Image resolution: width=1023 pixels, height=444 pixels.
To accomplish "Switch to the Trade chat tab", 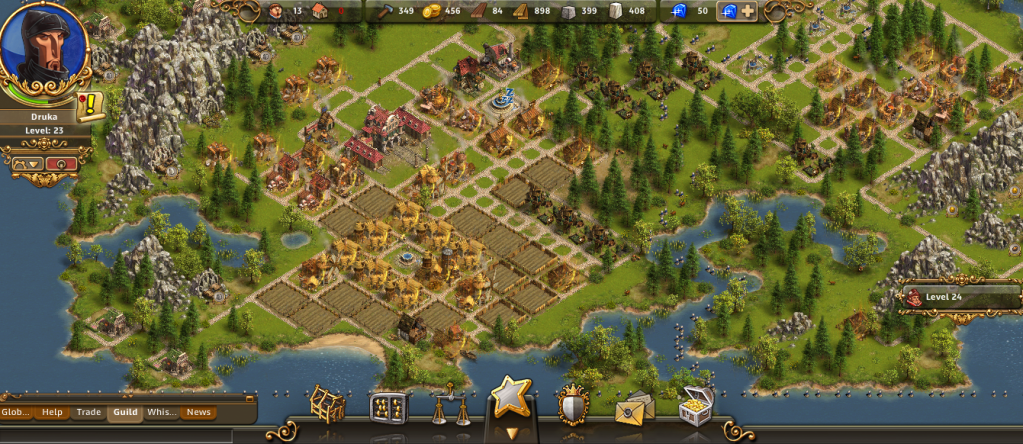I will (89, 412).
